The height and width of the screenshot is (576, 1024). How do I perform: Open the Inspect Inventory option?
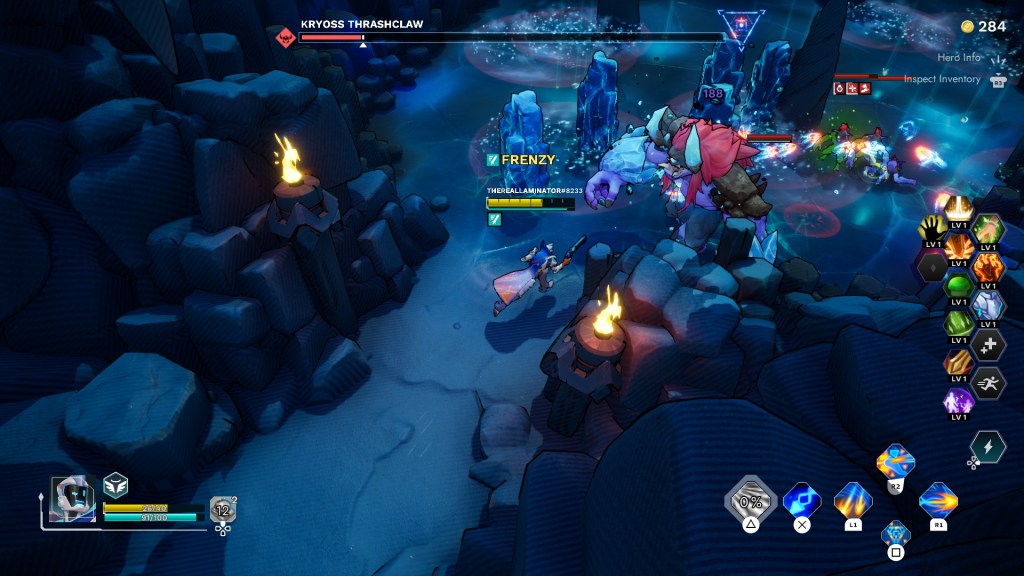pos(943,79)
